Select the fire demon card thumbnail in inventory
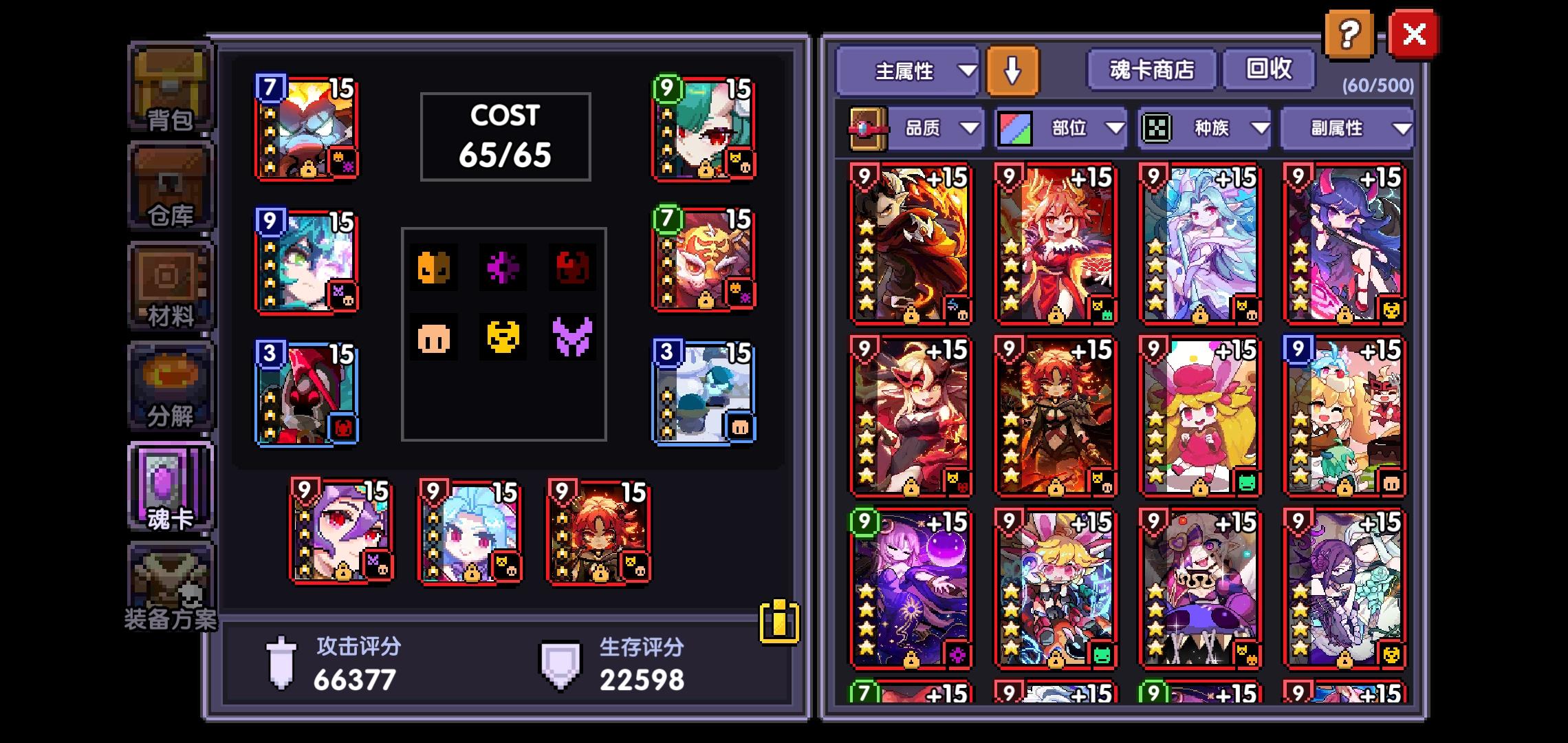Viewport: 1568px width, 743px height. [x=909, y=239]
